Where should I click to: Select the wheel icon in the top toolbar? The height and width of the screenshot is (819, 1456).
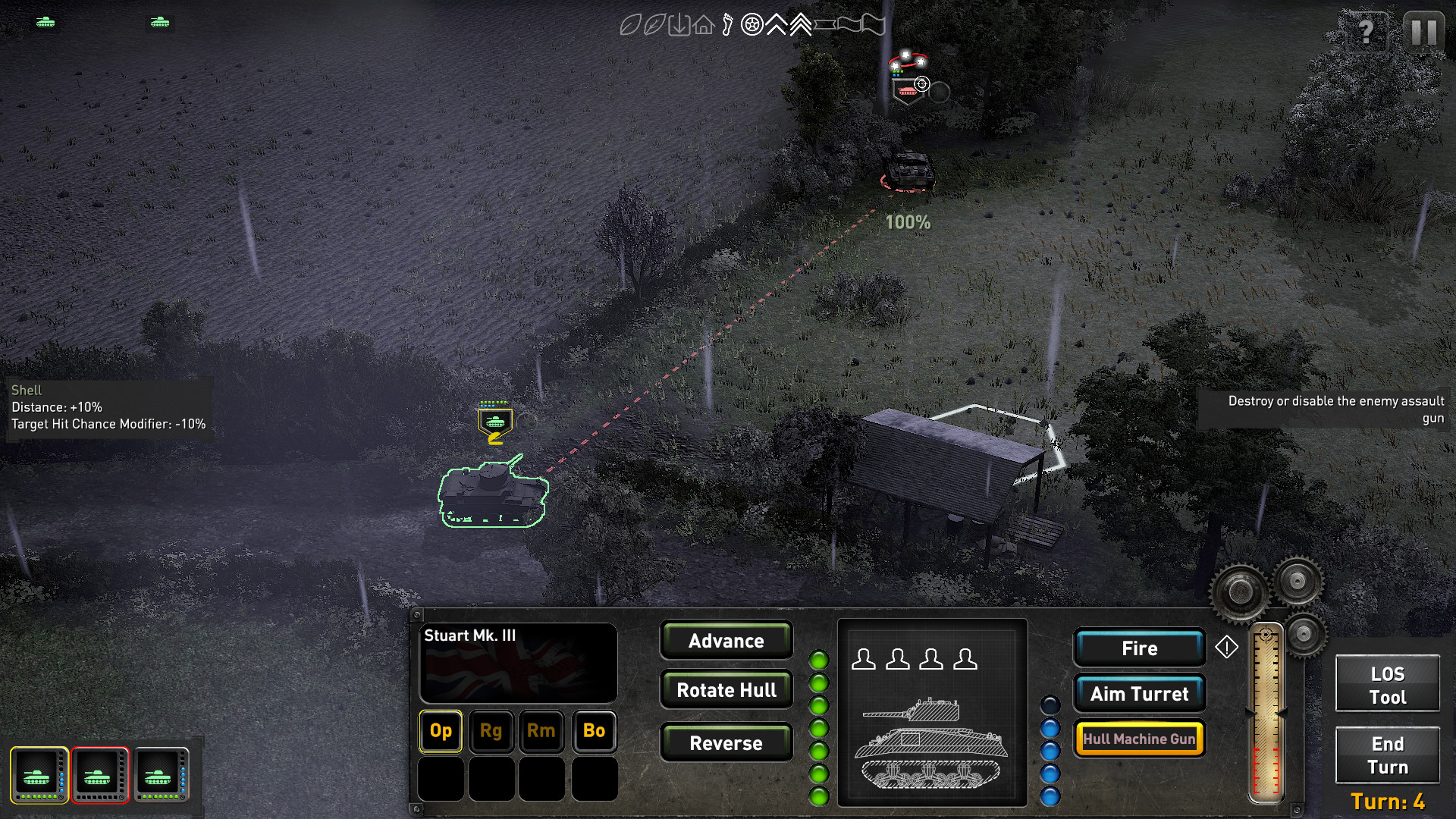[752, 24]
